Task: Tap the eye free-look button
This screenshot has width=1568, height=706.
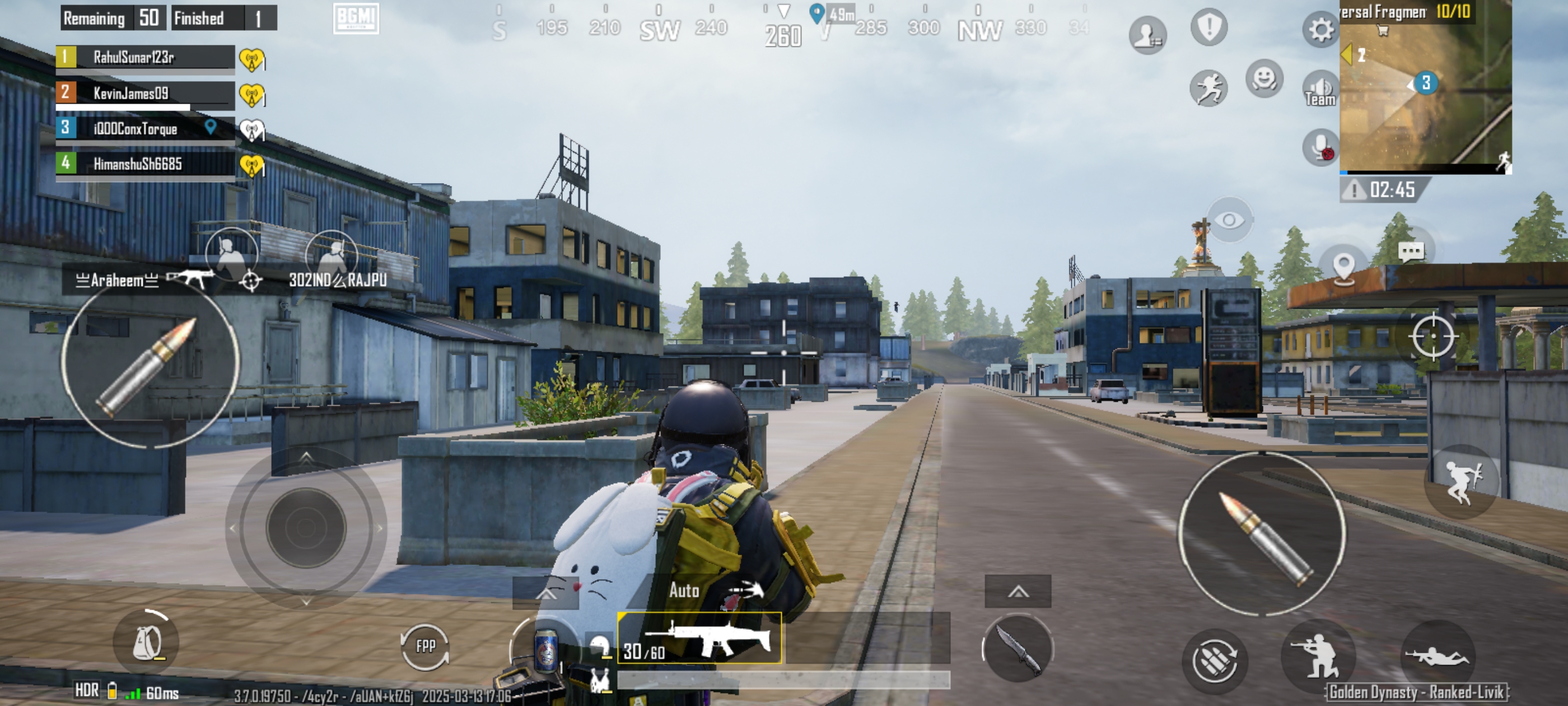Action: tap(1229, 220)
